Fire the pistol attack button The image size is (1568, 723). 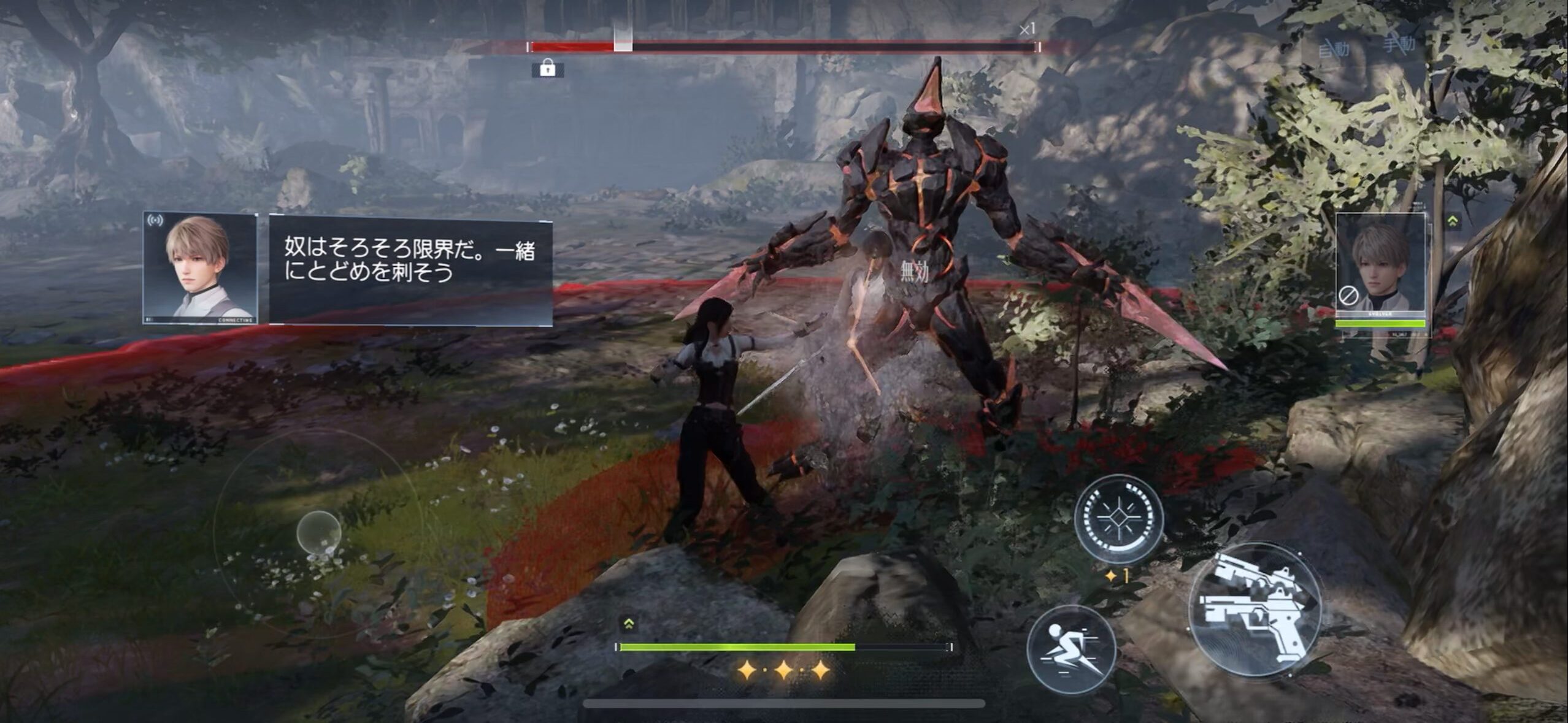(1254, 610)
